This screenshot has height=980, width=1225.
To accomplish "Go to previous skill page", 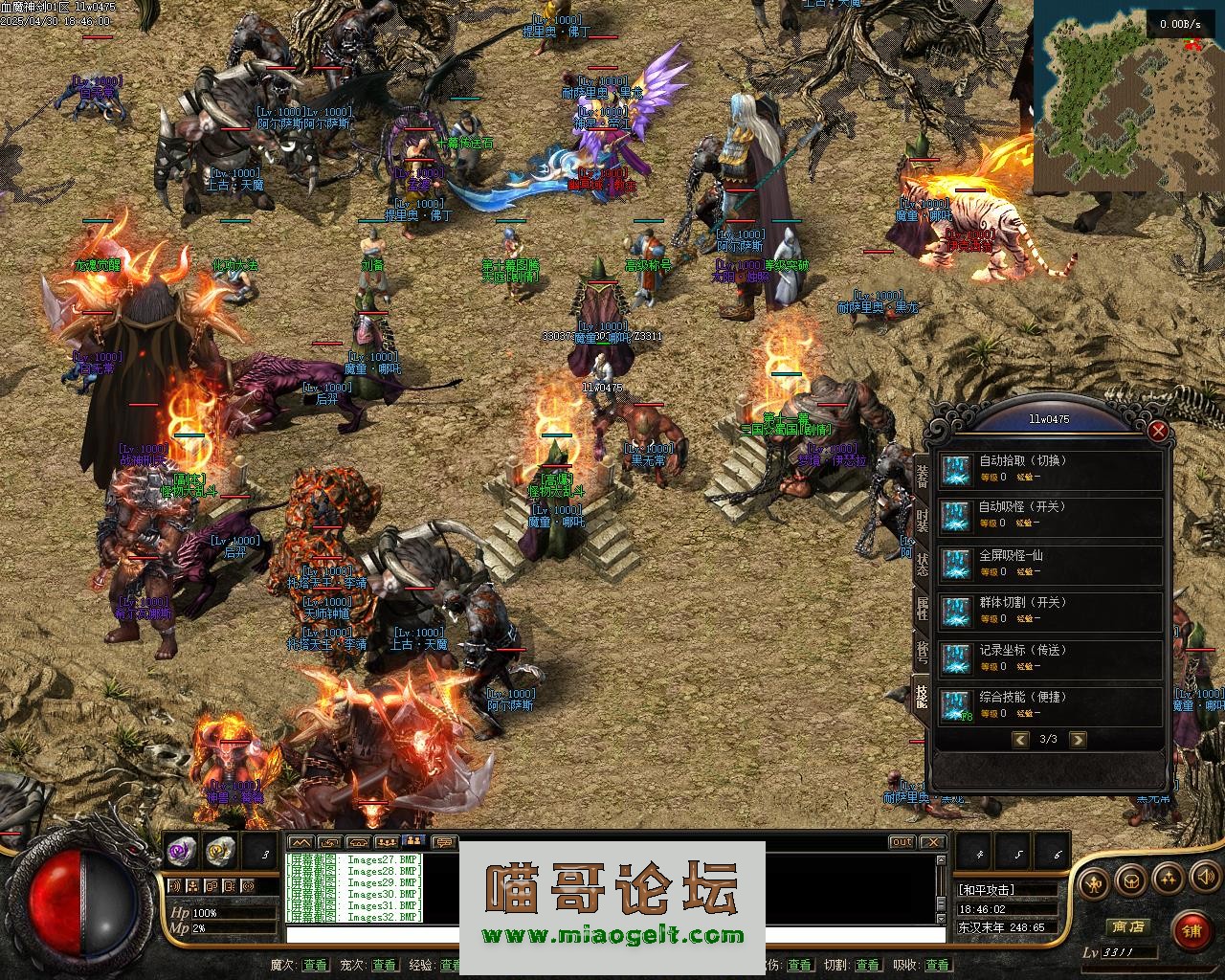I will [1020, 739].
